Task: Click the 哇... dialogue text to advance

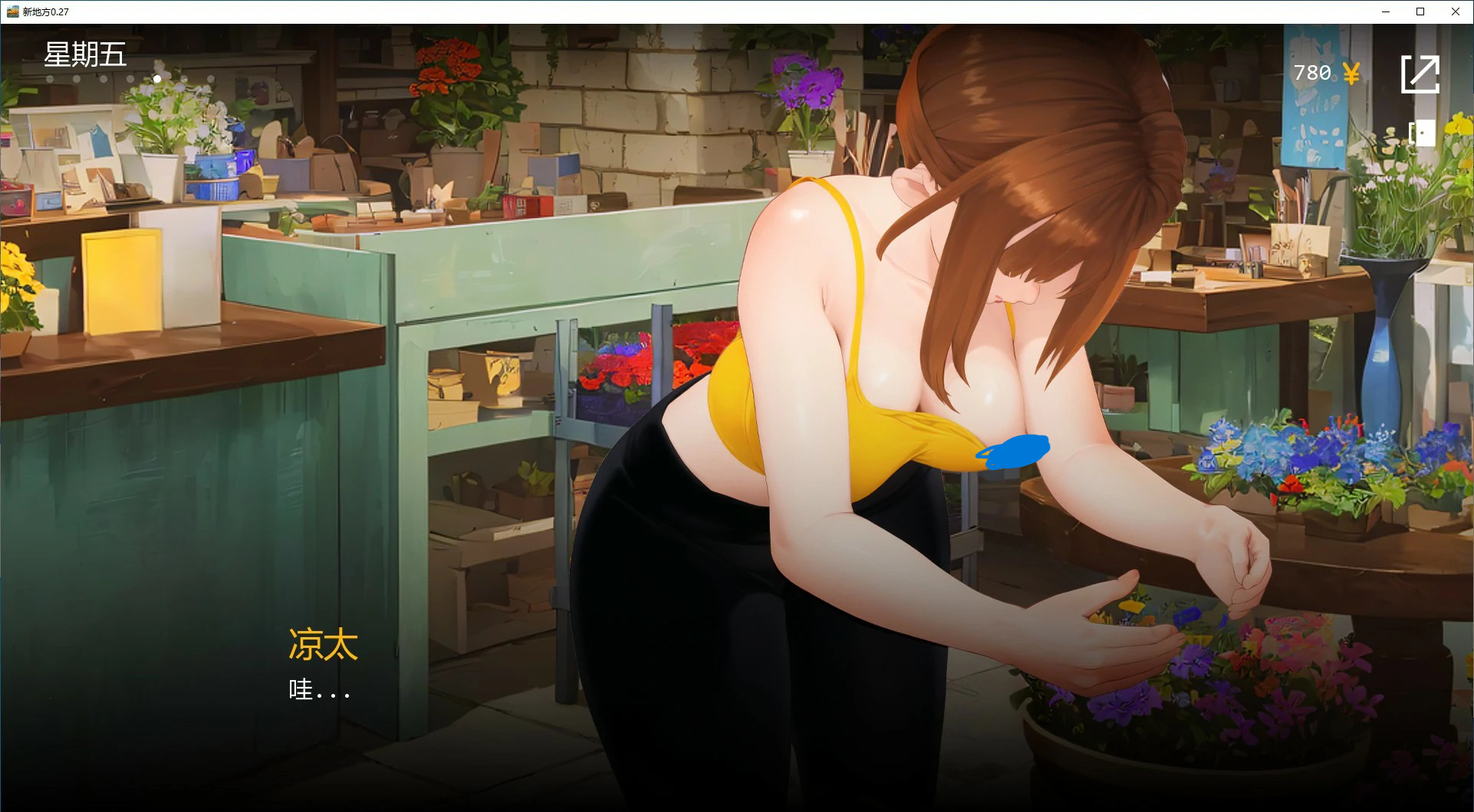Action: pos(319,690)
